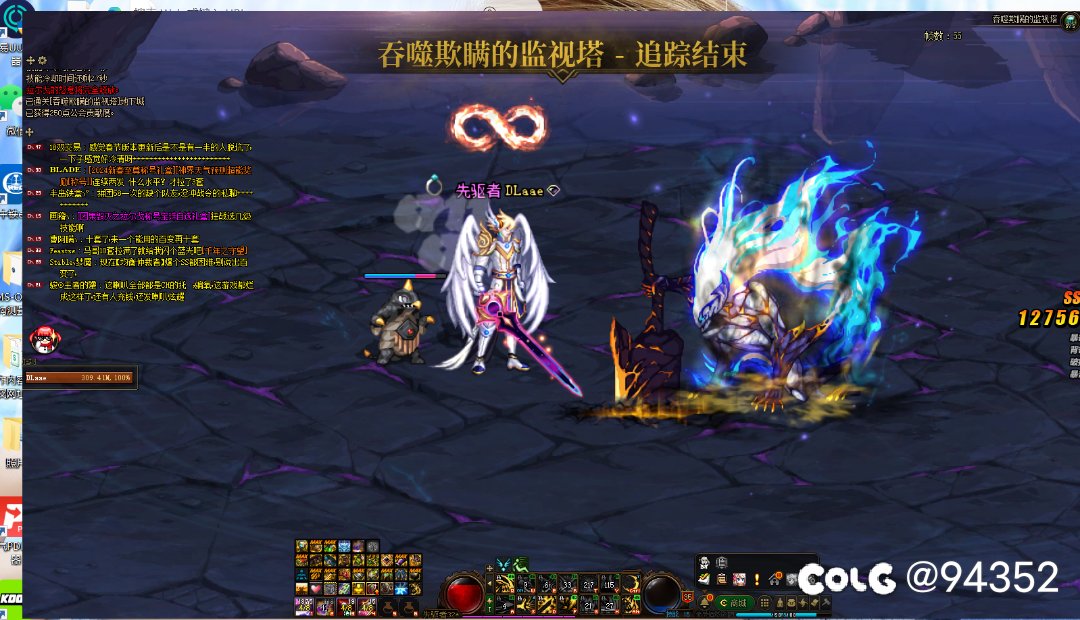Screen dimensions: 1080x620
Task: Activate the crescent moon skill icon
Action: coord(632,581)
